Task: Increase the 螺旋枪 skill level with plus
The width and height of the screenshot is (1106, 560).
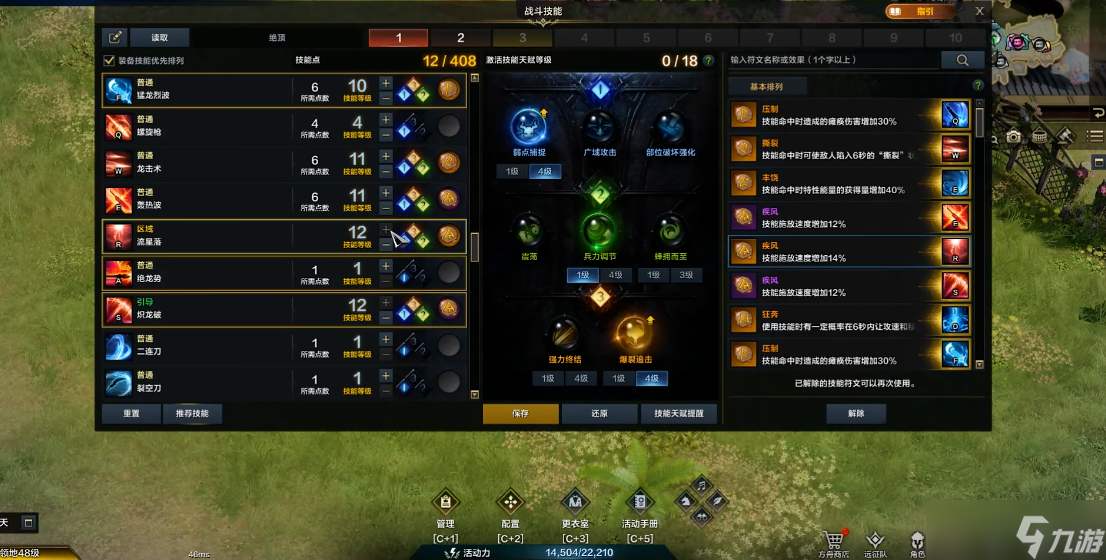Action: 386,118
